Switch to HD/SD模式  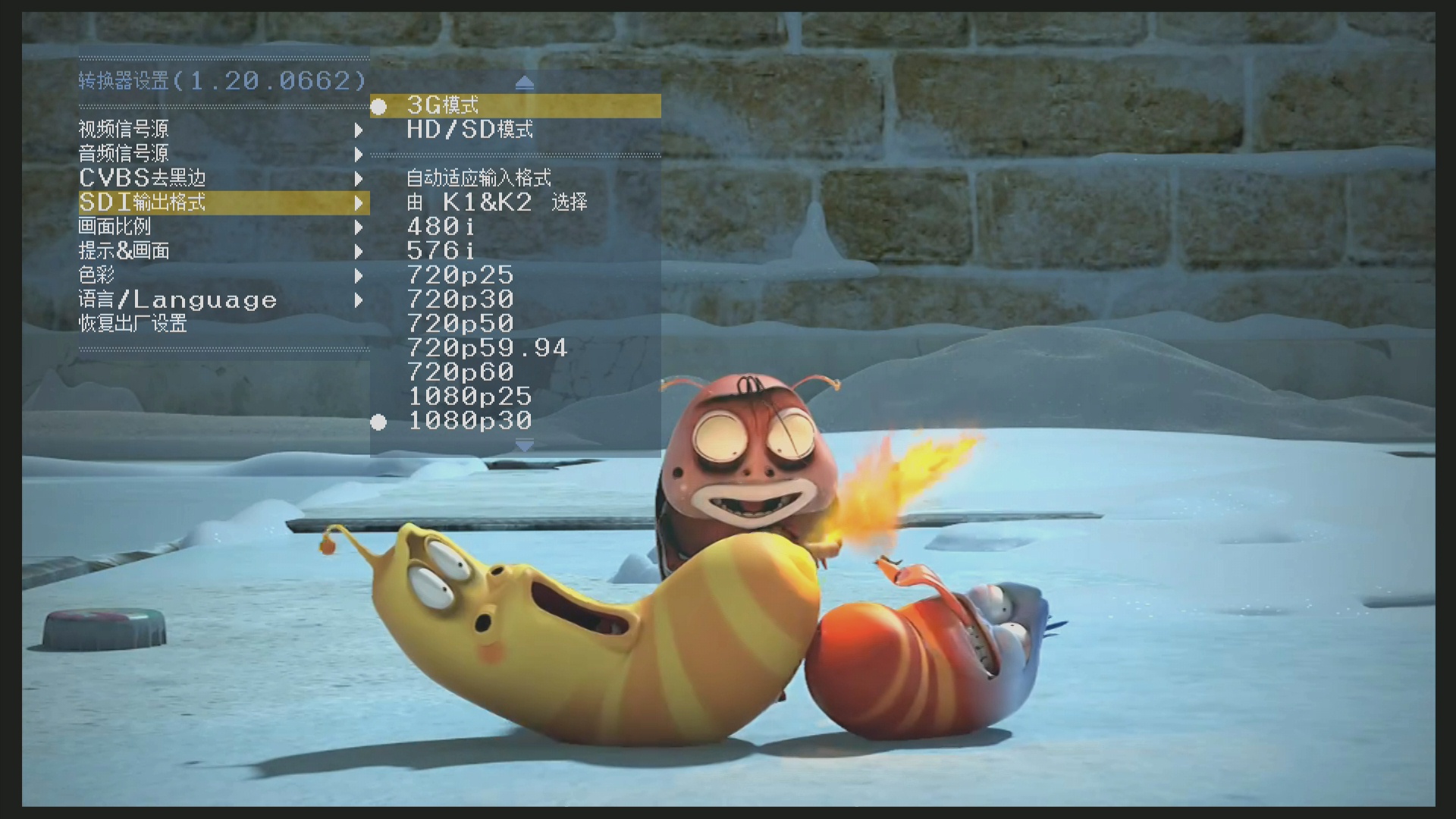pyautogui.click(x=469, y=130)
